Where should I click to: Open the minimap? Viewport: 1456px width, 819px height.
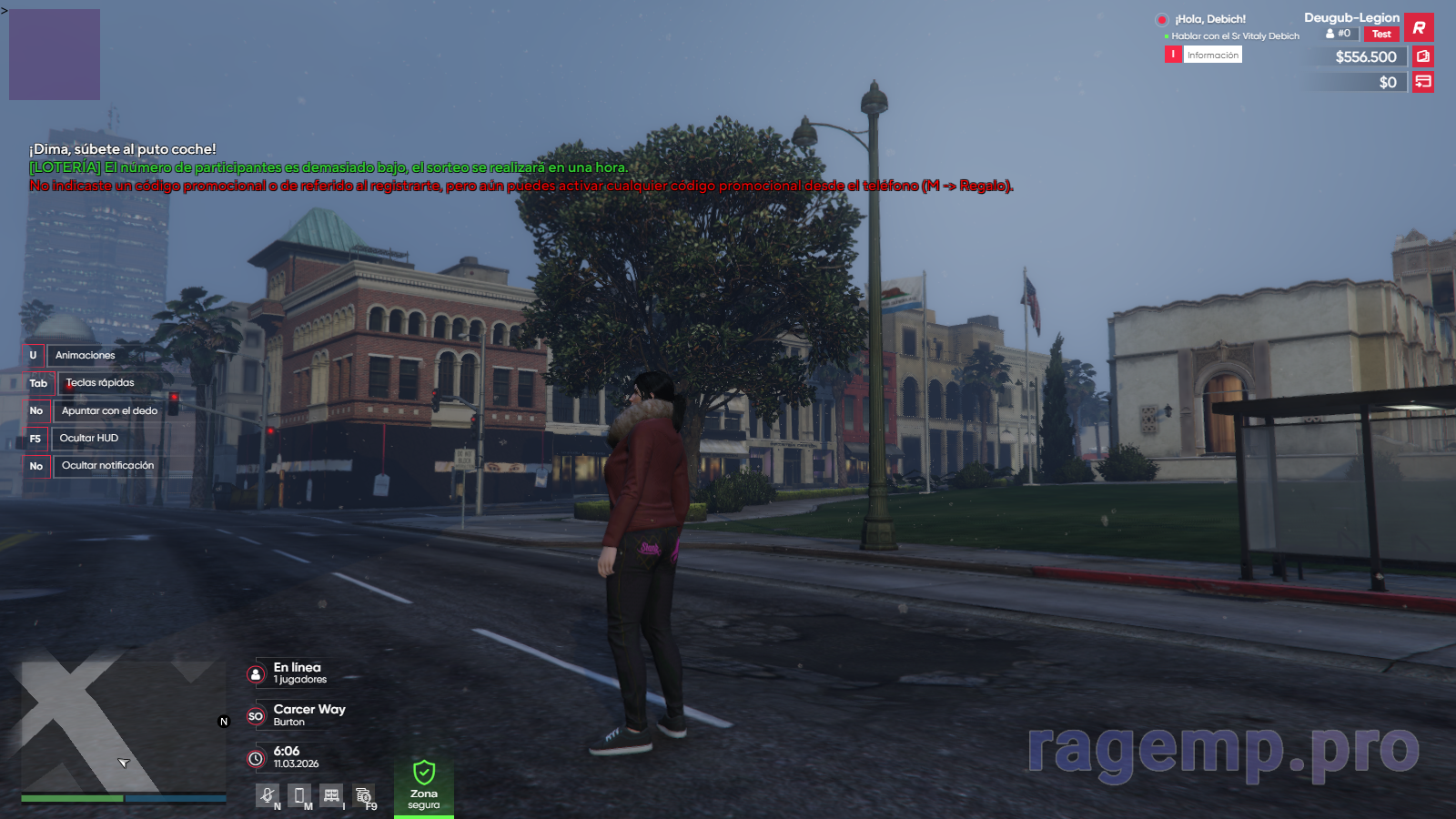pyautogui.click(x=123, y=726)
